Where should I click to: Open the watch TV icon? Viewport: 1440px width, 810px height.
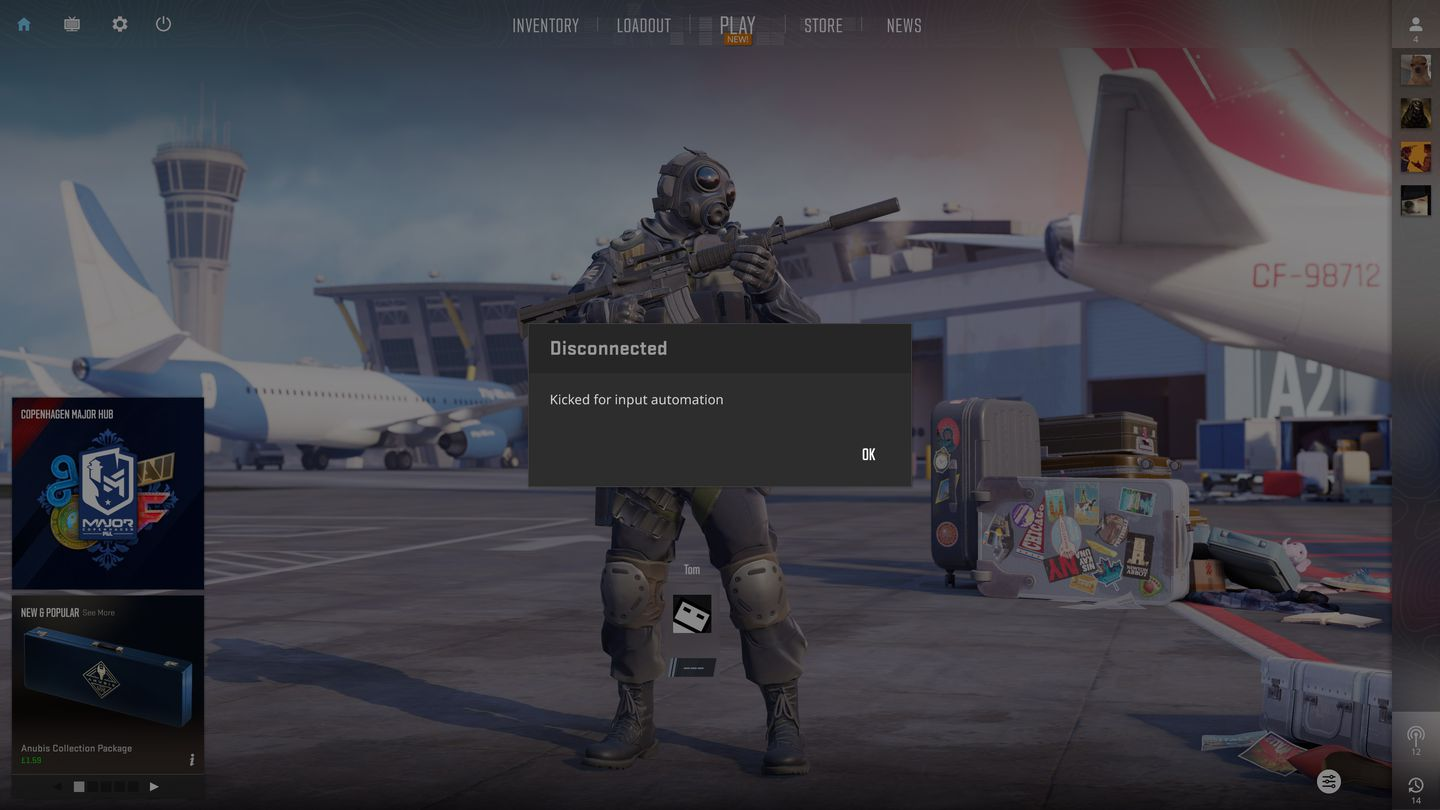point(72,24)
